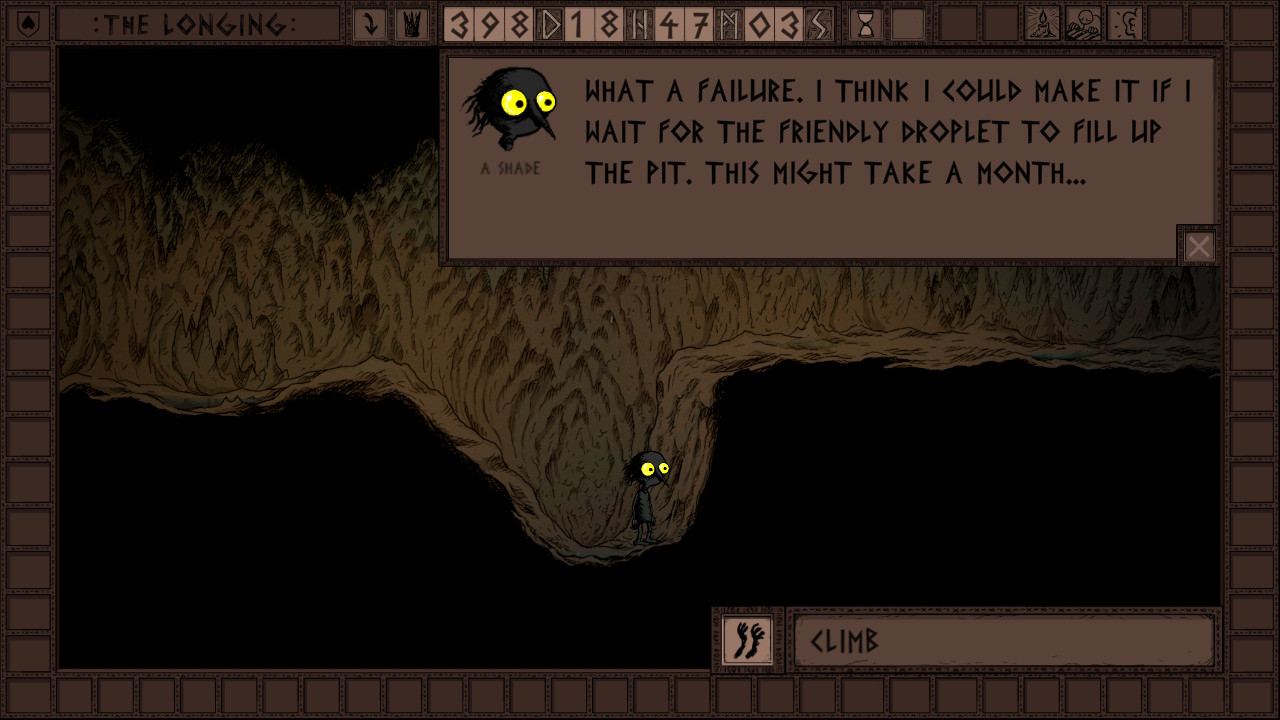
Task: Click the shield emblem icon
Action: pyautogui.click(x=28, y=24)
